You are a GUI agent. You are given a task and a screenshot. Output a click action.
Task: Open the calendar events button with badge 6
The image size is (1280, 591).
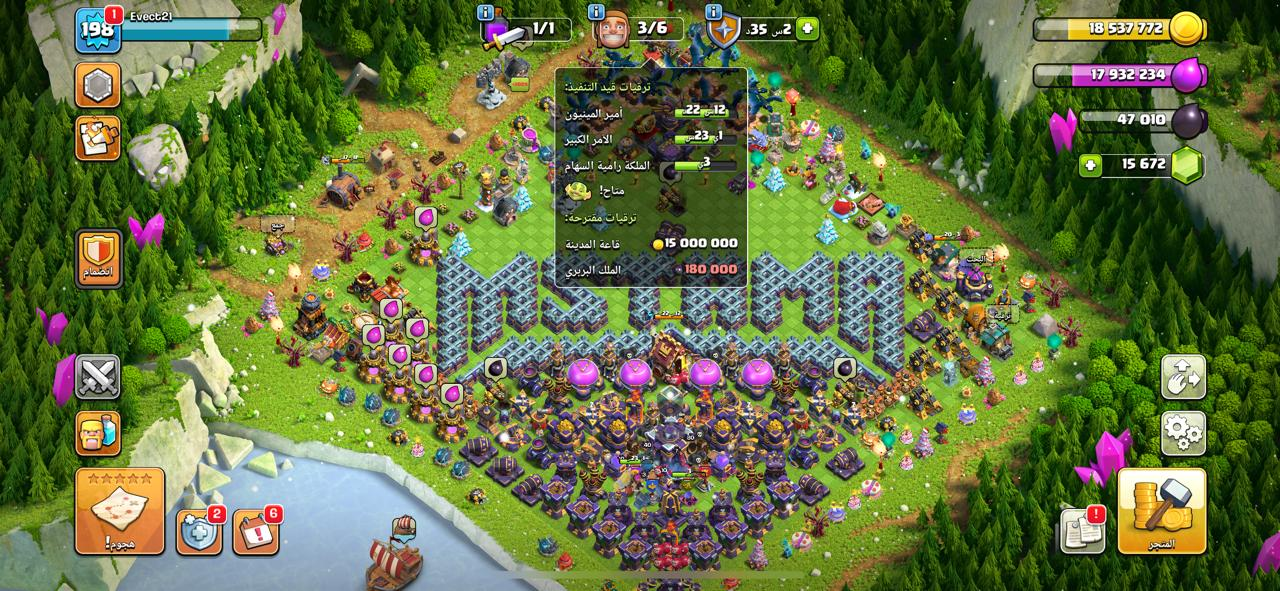[x=256, y=532]
